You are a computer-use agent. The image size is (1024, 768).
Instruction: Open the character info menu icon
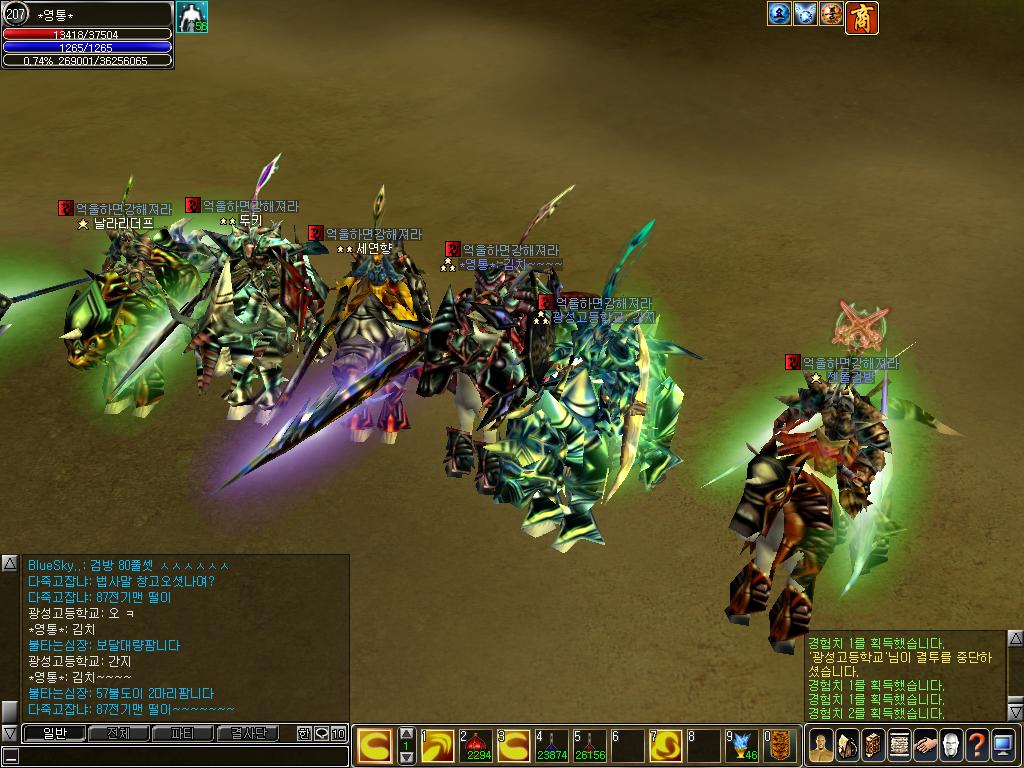(820, 745)
